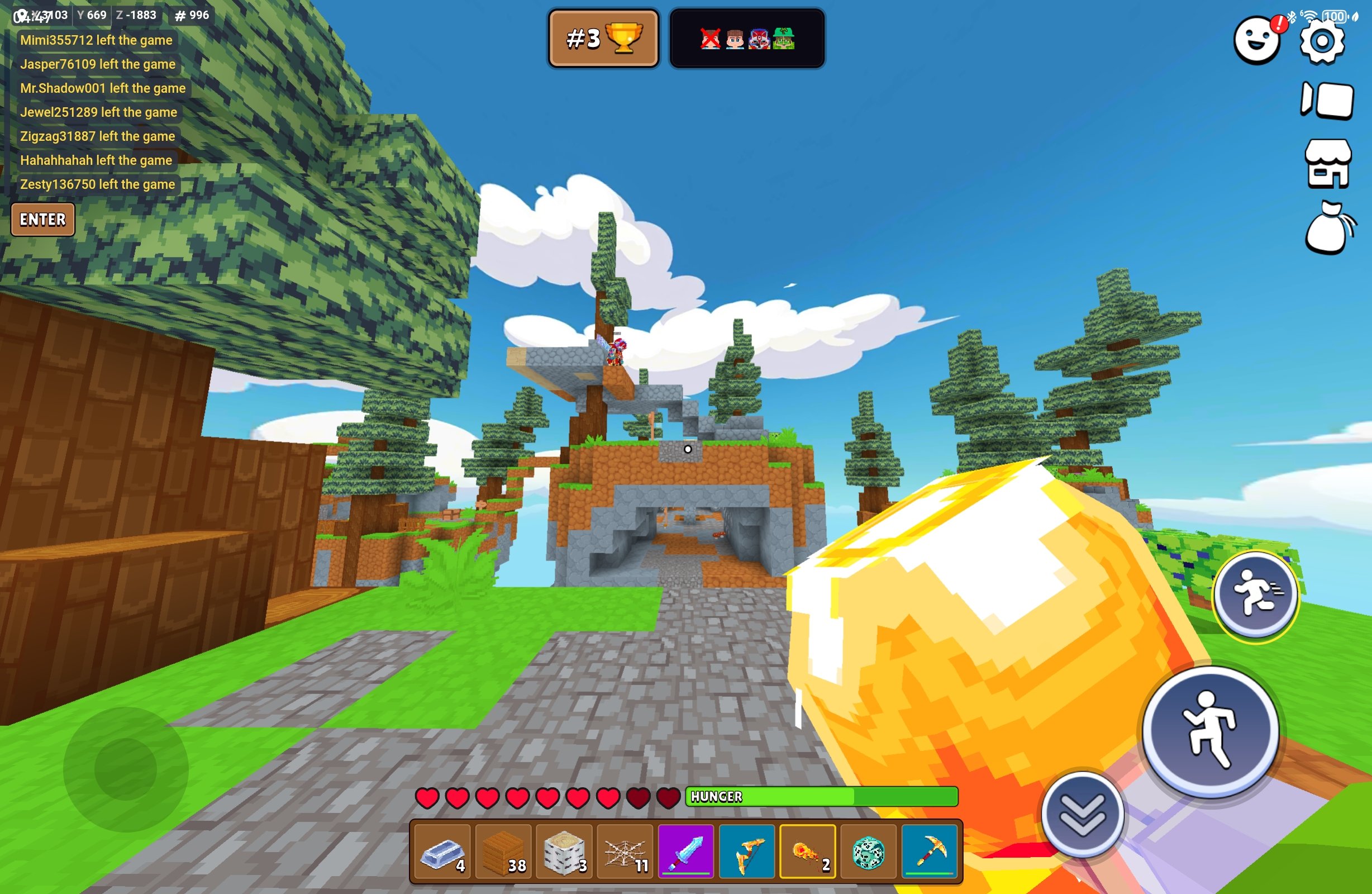
Task: Tap the large jump button
Action: click(1211, 731)
